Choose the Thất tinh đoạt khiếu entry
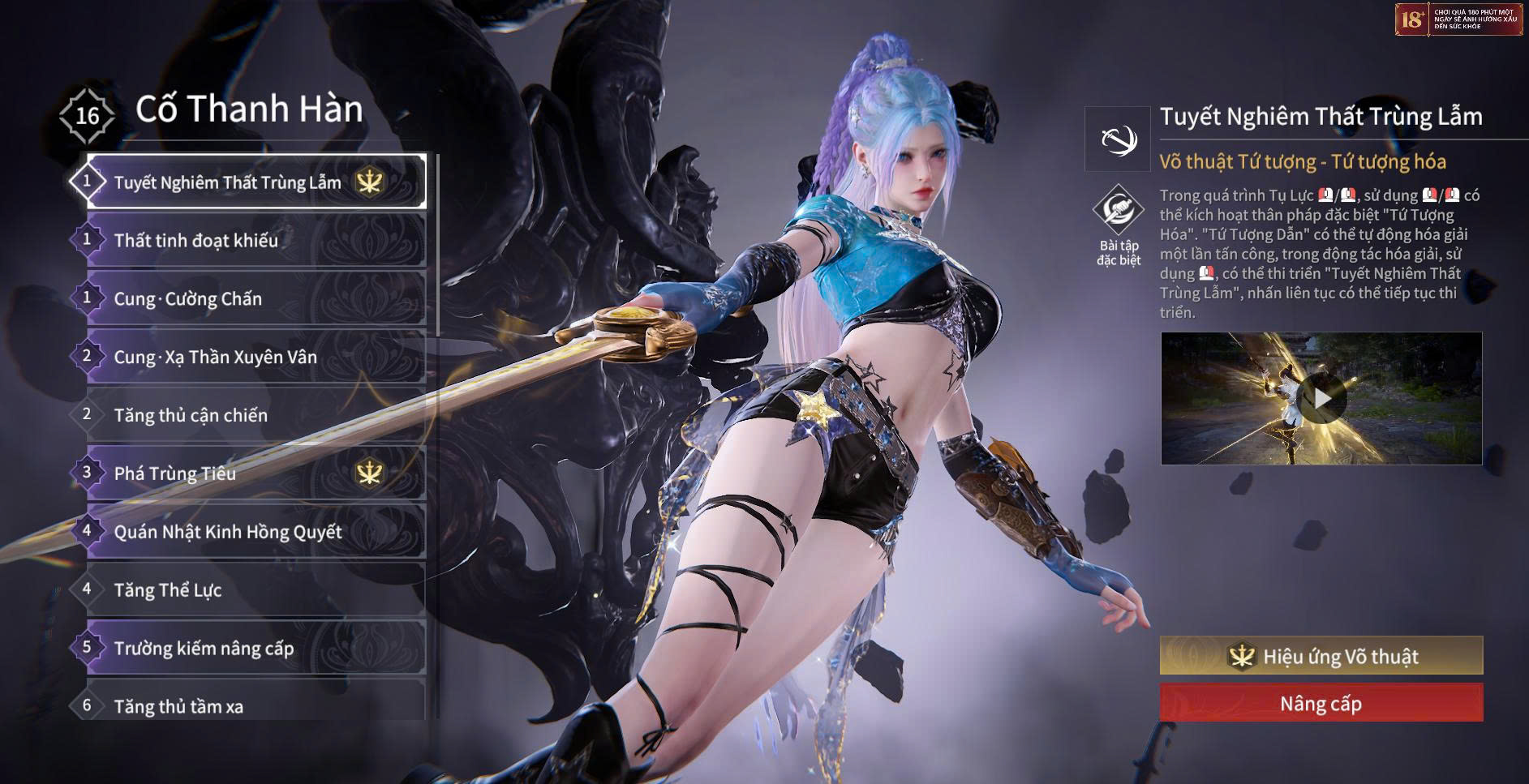 [256, 241]
